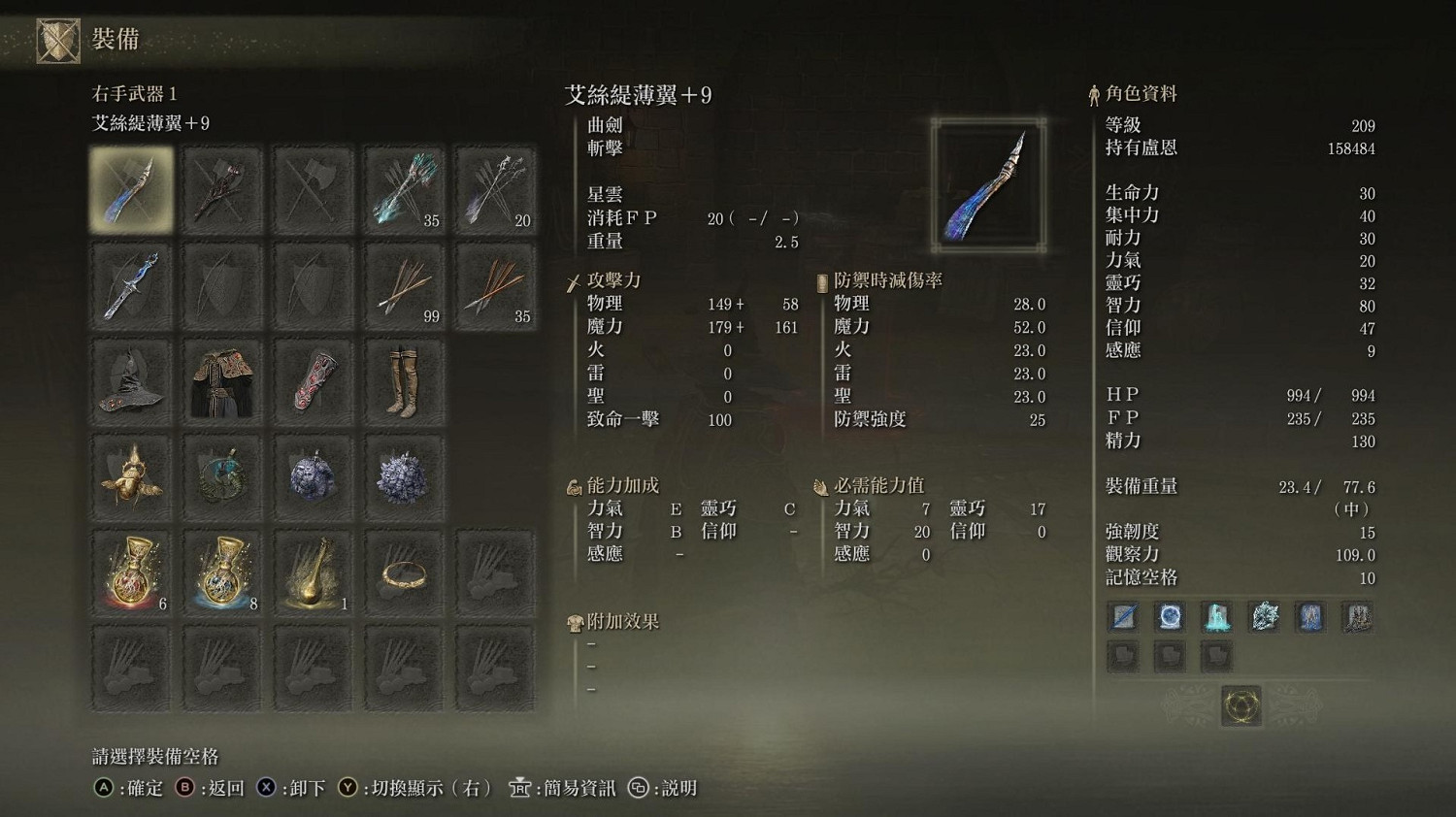Viewport: 1456px width, 817px height.
Task: Click the first memorized sorcery icon
Action: tap(1123, 616)
